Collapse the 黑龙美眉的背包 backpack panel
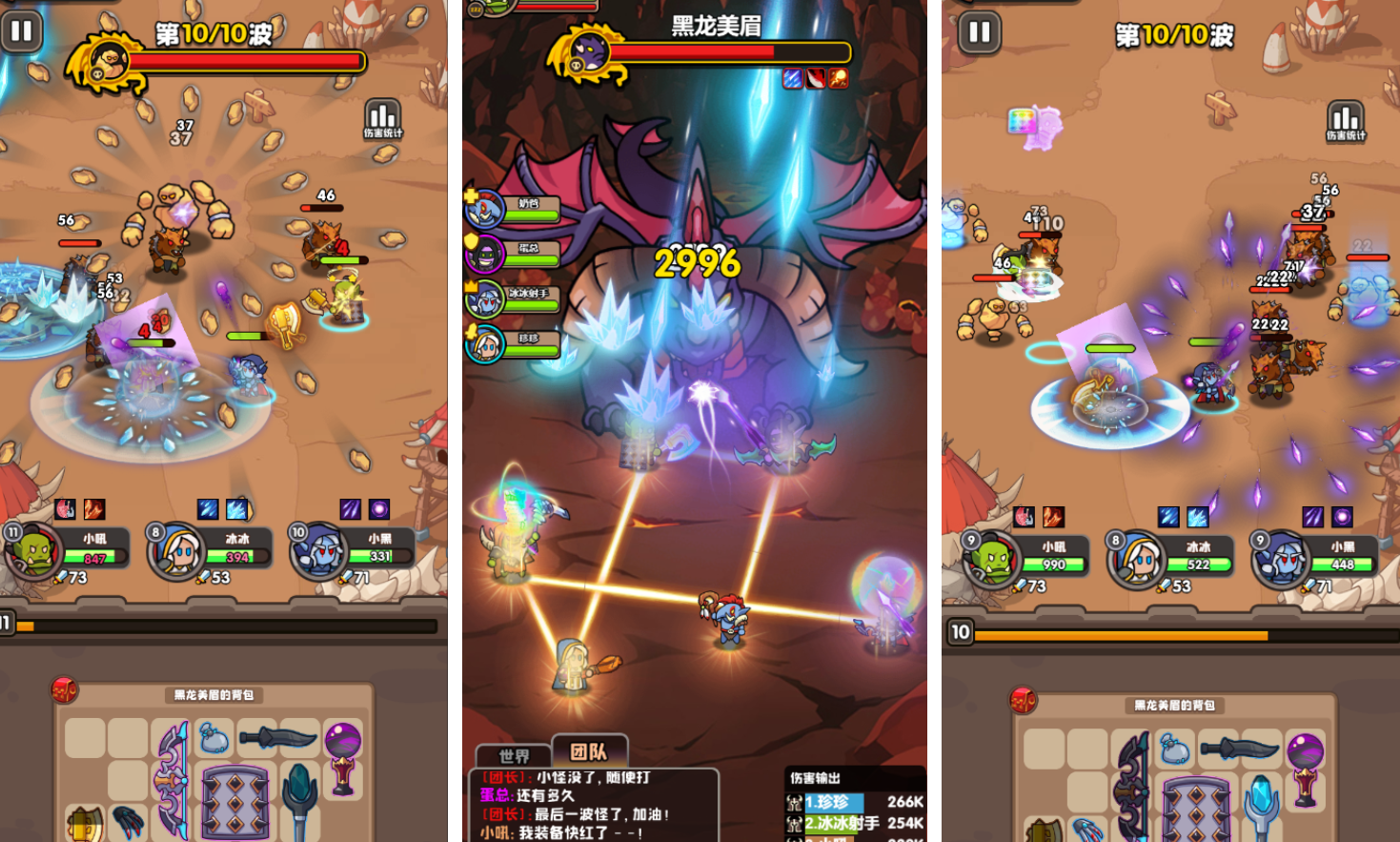 pos(214,696)
